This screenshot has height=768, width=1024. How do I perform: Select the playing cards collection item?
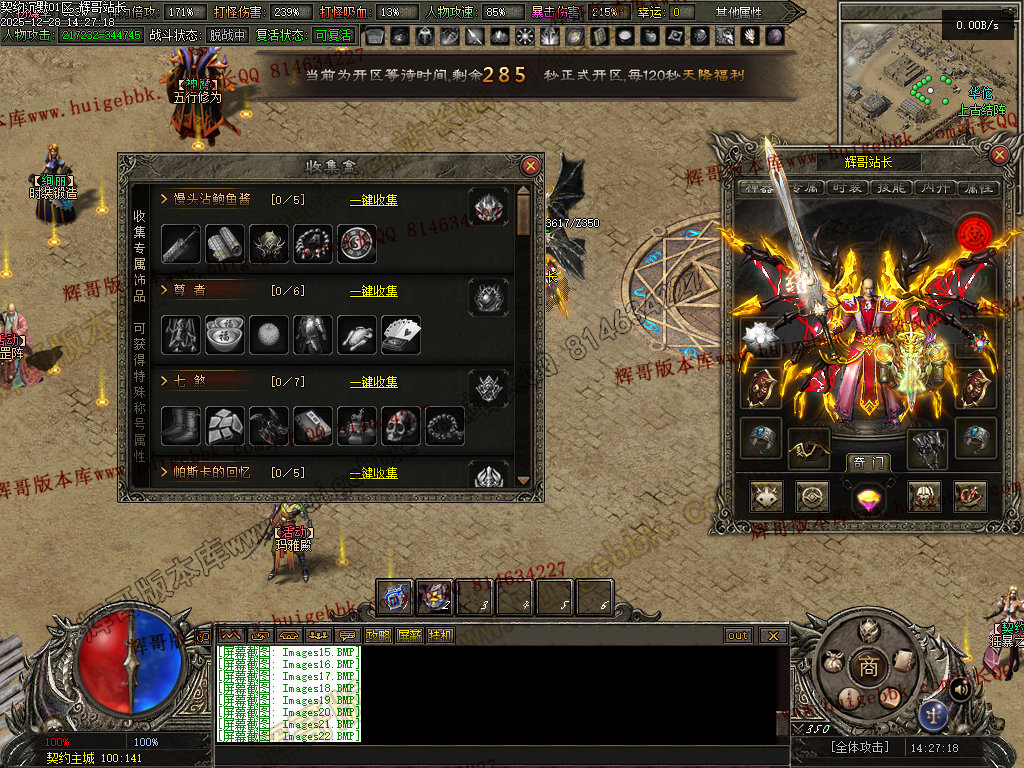tap(401, 335)
